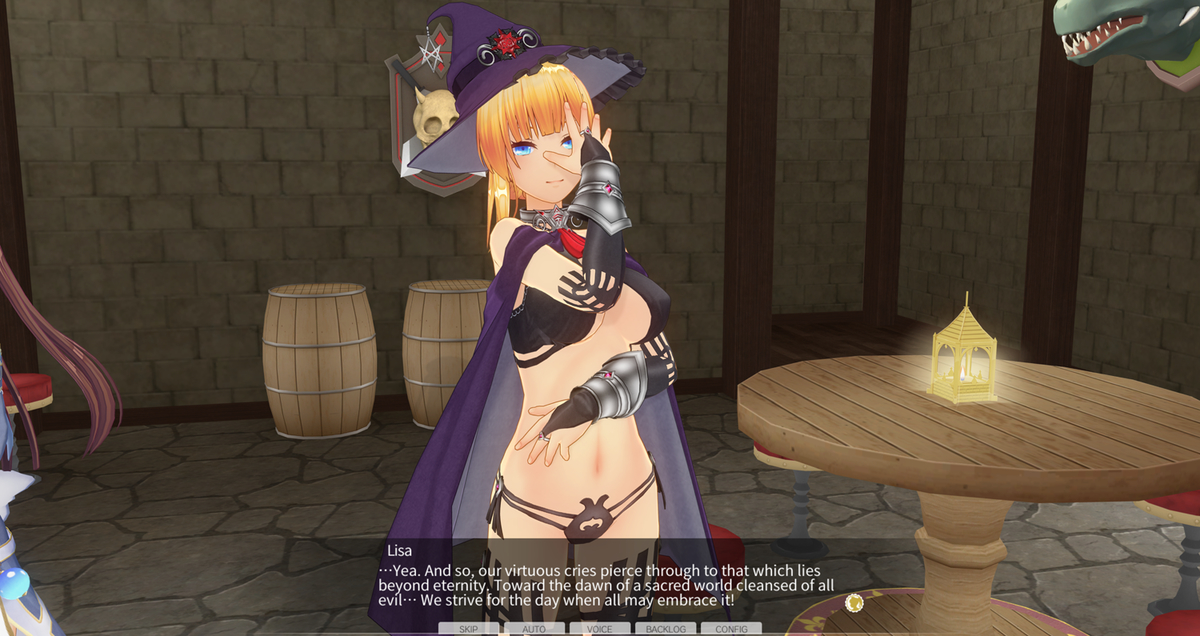Advance dialogue via the round continue icon
This screenshot has height=636, width=1200.
click(x=854, y=602)
